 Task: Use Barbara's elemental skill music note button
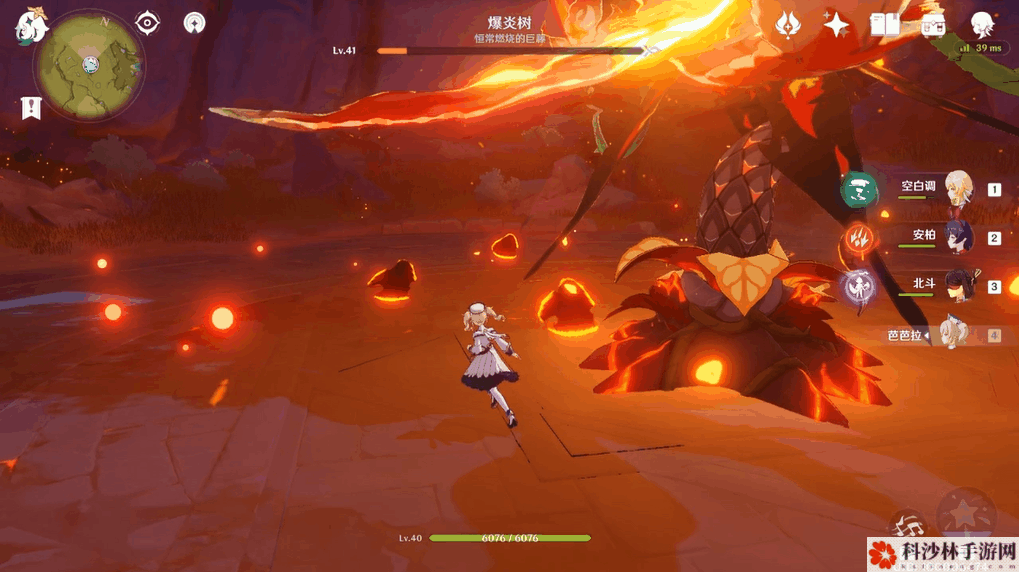click(909, 524)
